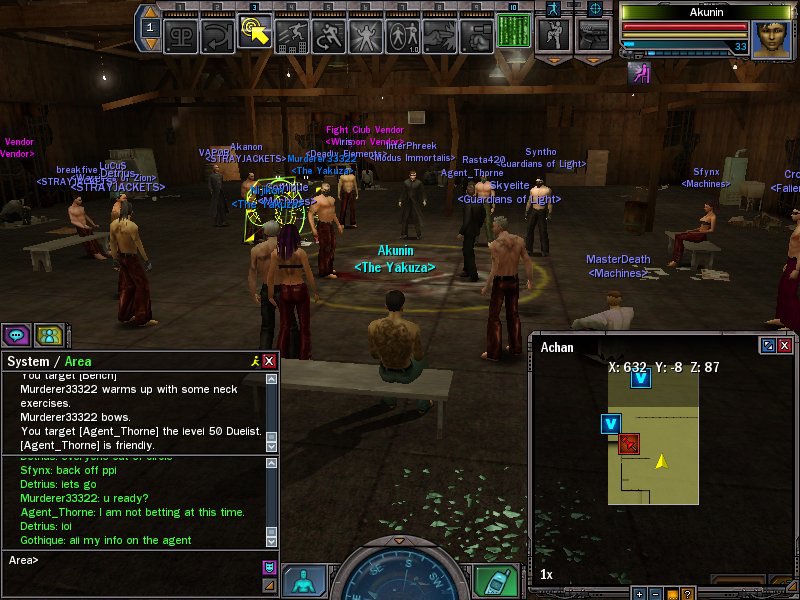
Task: Select the pistol weapon slot
Action: click(593, 36)
